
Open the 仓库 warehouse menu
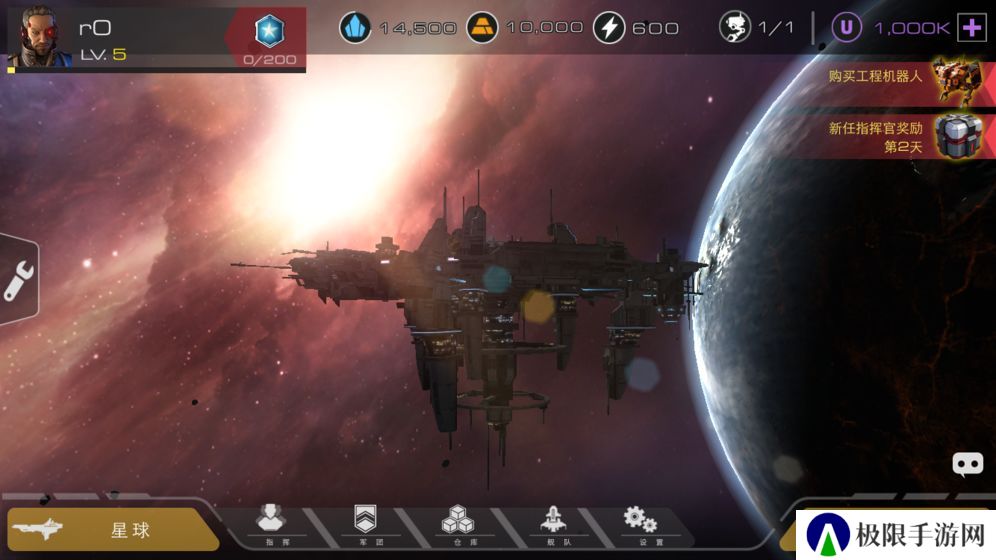(458, 523)
